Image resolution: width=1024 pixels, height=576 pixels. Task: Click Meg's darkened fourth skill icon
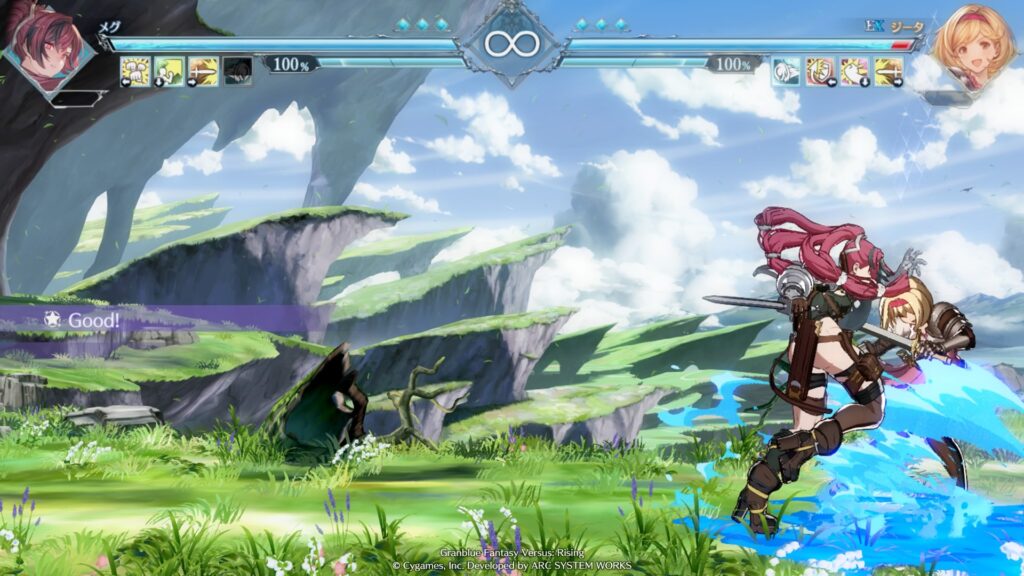237,71
